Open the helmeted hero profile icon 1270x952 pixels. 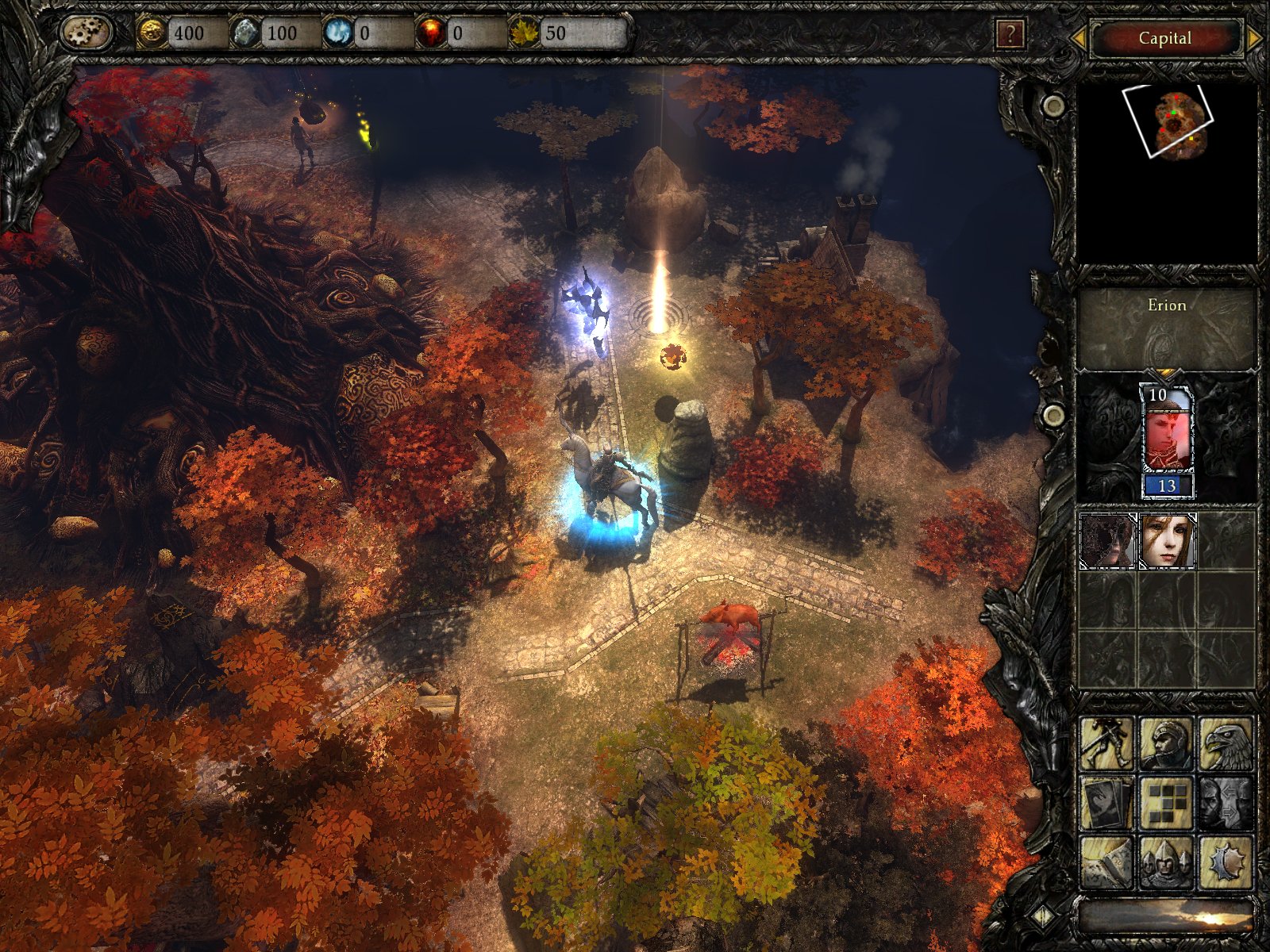point(1166,744)
